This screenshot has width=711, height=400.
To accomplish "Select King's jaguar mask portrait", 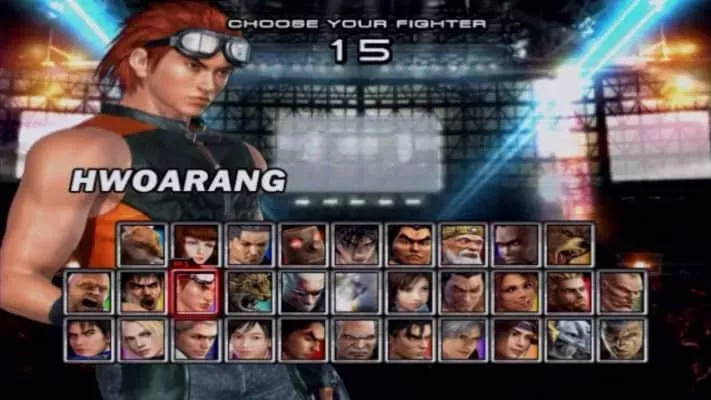I will pyautogui.click(x=249, y=292).
